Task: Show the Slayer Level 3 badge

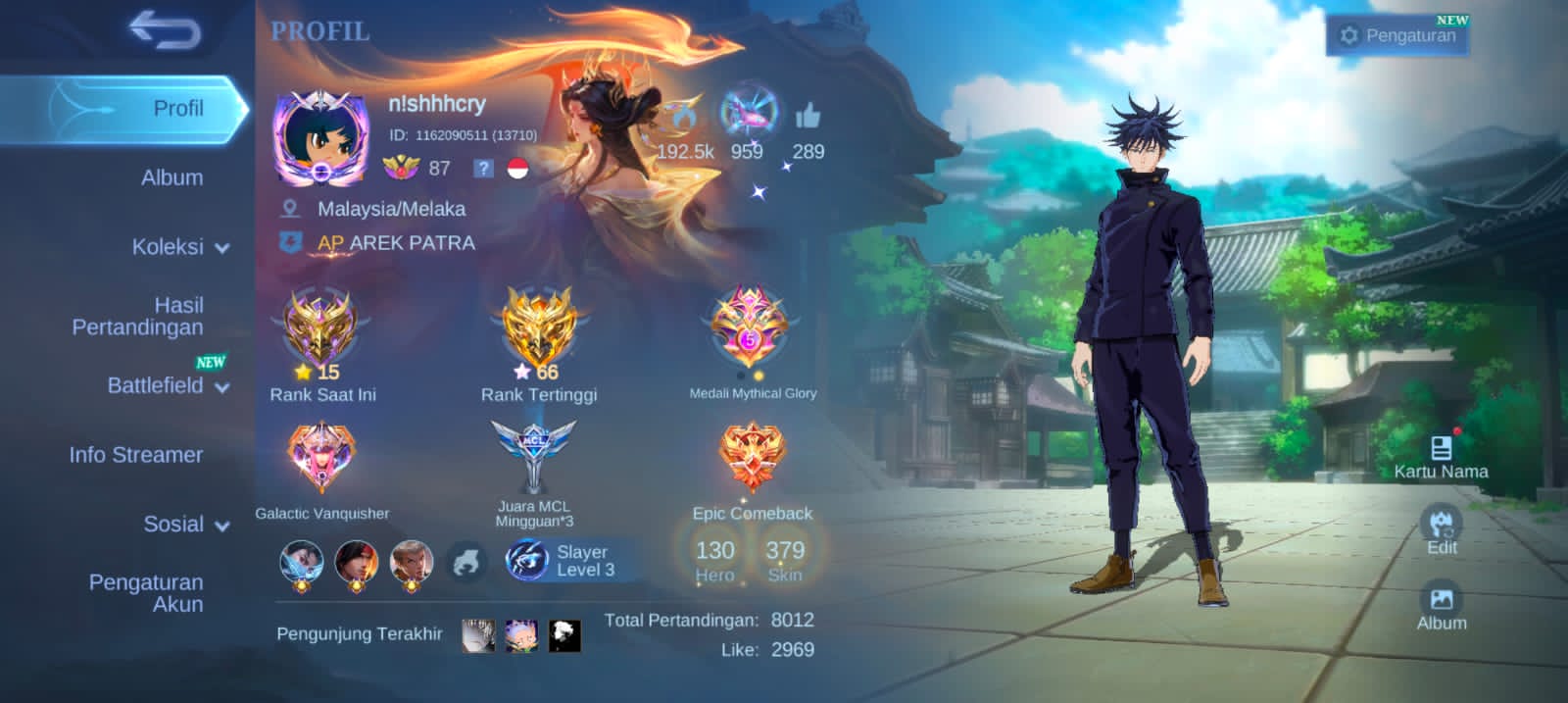Action: tap(563, 561)
